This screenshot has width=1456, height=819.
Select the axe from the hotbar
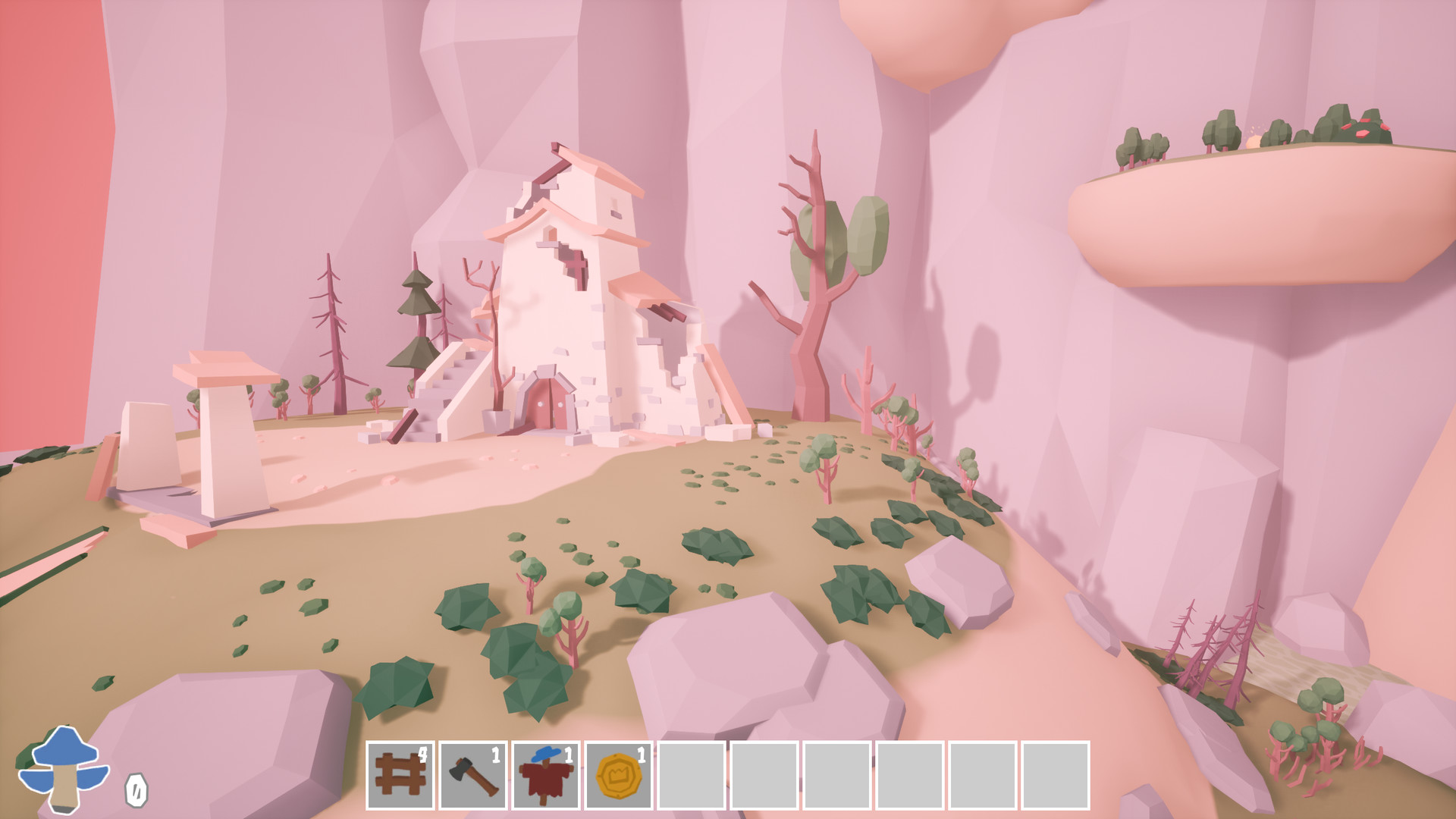pos(473,775)
